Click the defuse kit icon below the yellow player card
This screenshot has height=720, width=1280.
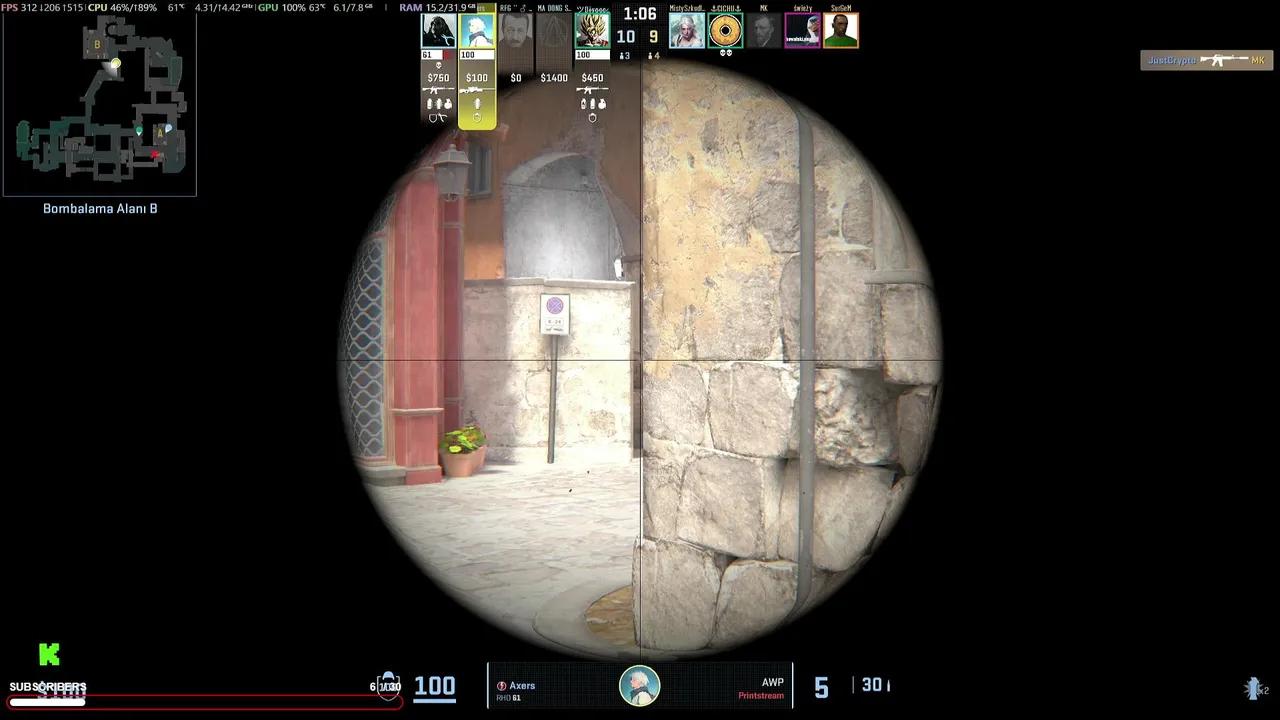(x=477, y=117)
